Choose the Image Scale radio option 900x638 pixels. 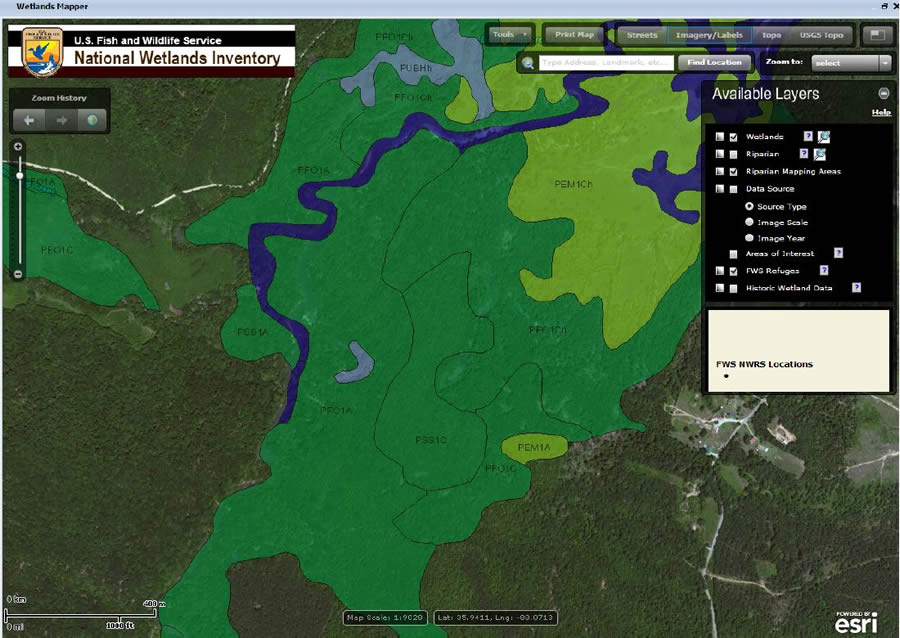(750, 222)
